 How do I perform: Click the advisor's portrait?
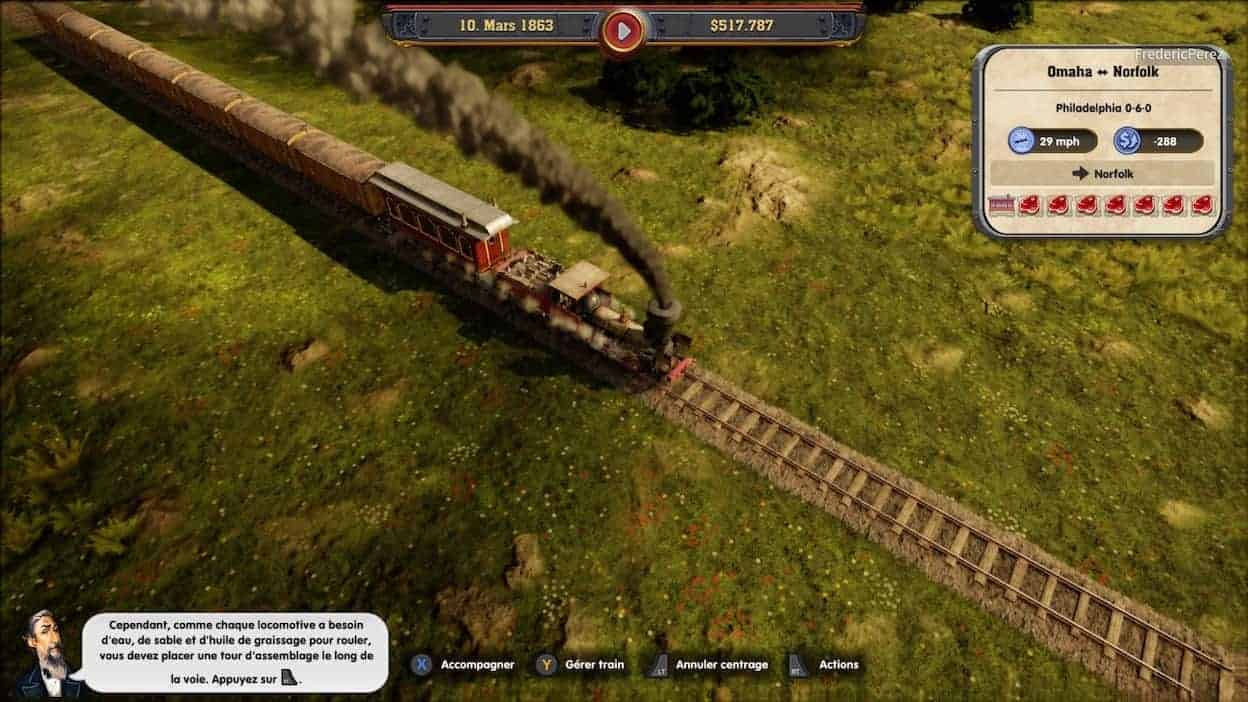[x=45, y=655]
